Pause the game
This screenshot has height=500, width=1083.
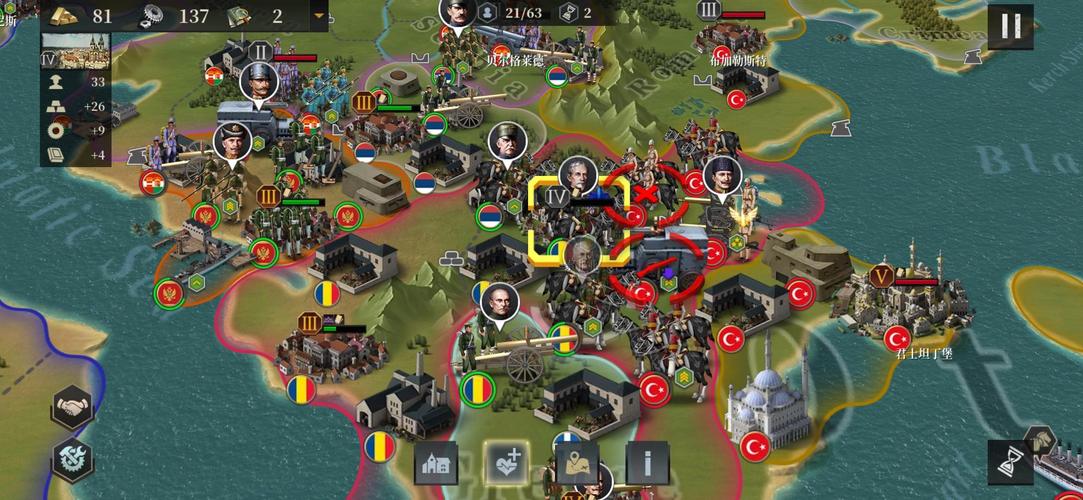(1011, 25)
